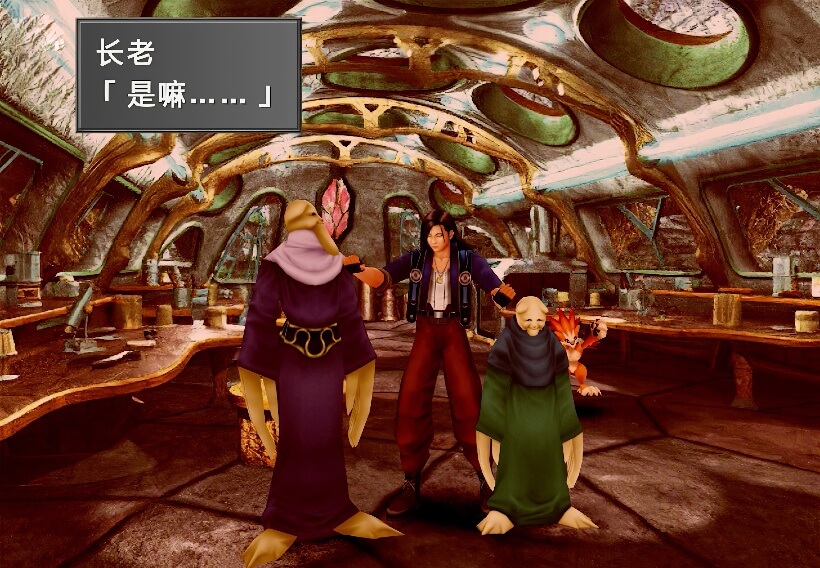This screenshot has height=568, width=820.
Task: Advance the elder's dialogue box
Action: coord(188,75)
